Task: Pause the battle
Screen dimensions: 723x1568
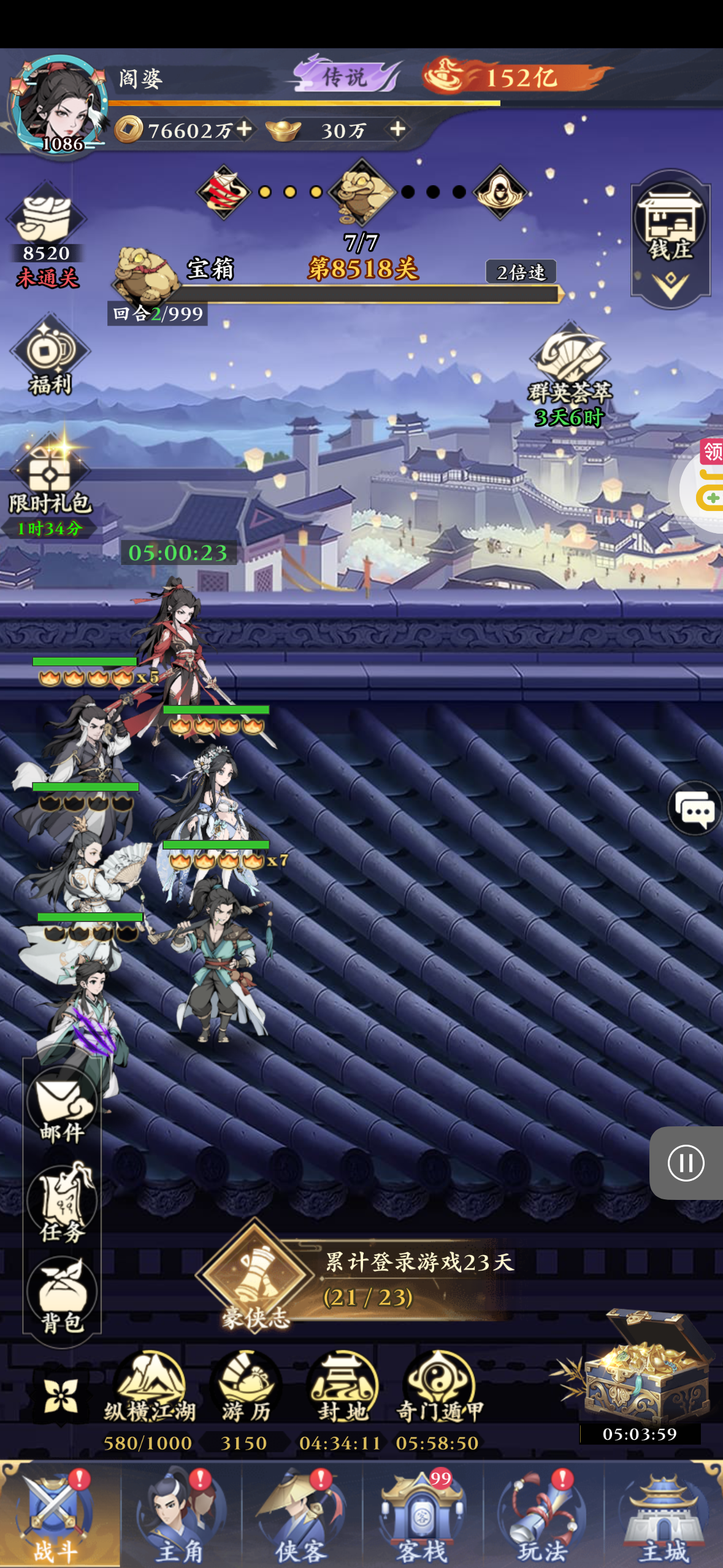Action: click(x=686, y=1163)
